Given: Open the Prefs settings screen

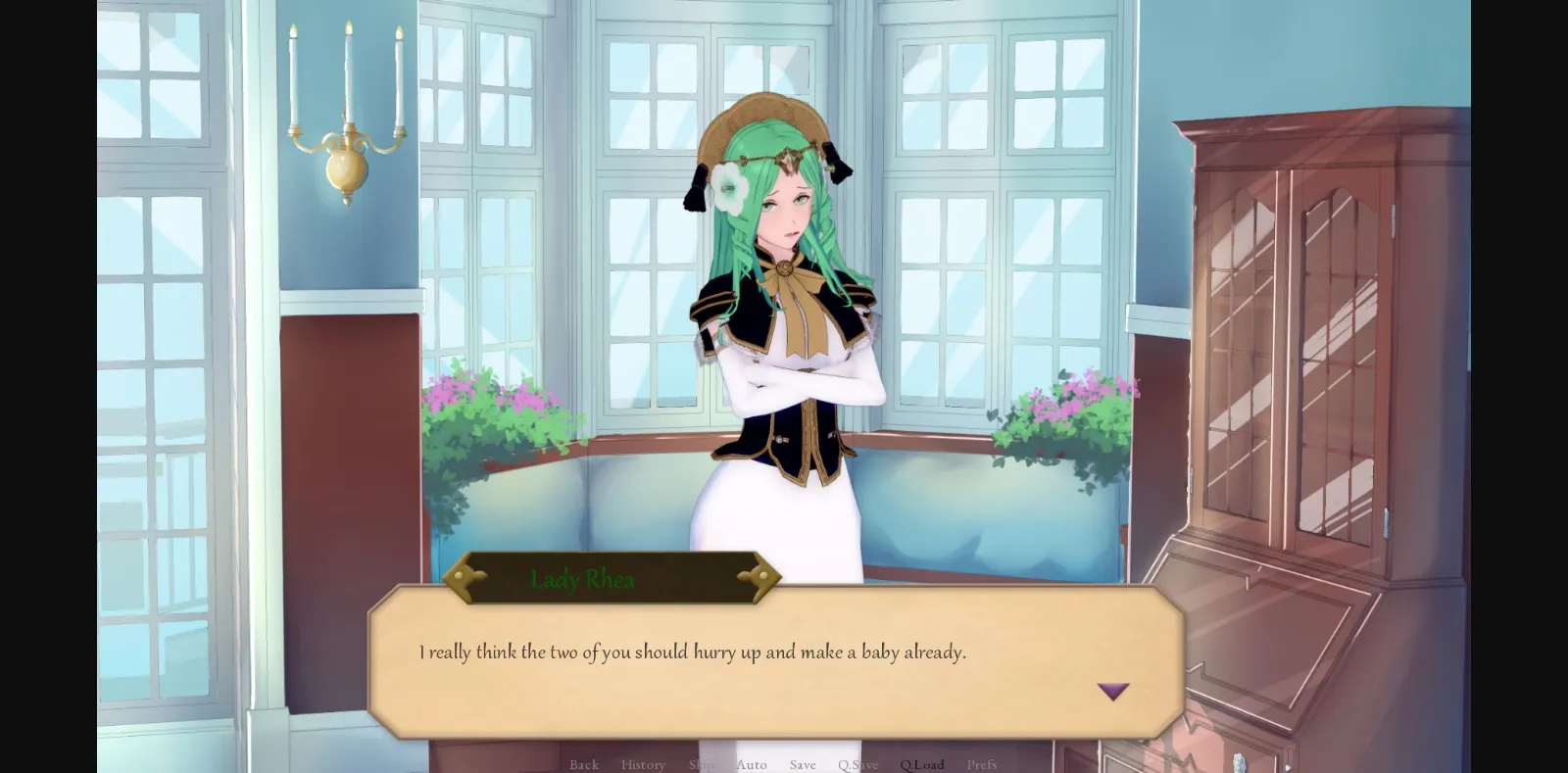Looking at the screenshot, I should click(982, 765).
